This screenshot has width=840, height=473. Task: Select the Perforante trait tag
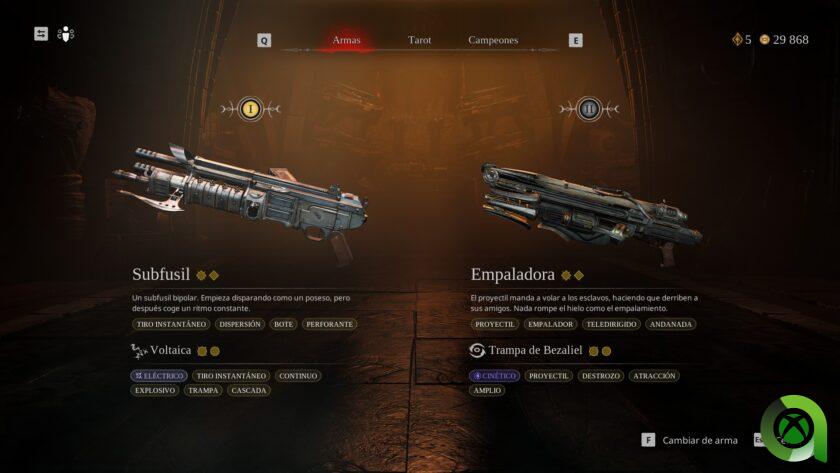(329, 324)
